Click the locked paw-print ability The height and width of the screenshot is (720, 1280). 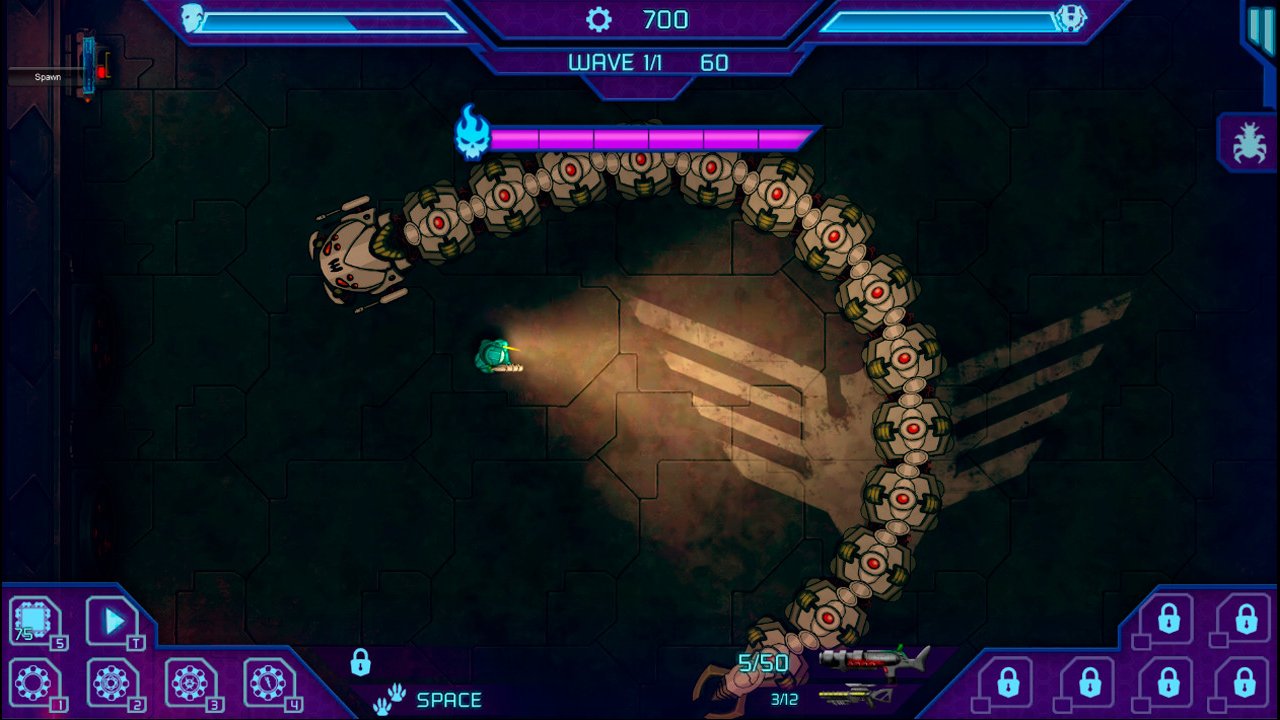(390, 699)
